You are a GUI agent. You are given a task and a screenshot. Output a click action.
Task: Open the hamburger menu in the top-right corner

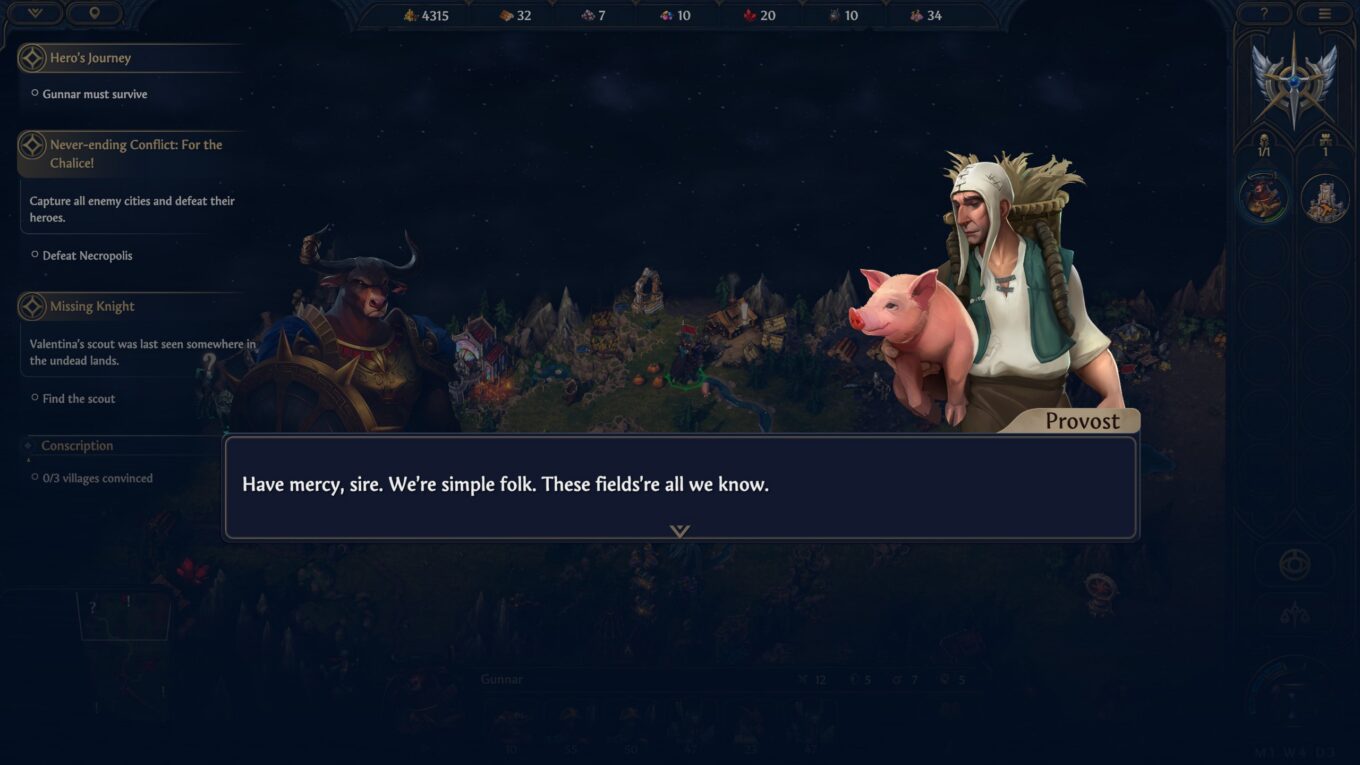pos(1325,14)
